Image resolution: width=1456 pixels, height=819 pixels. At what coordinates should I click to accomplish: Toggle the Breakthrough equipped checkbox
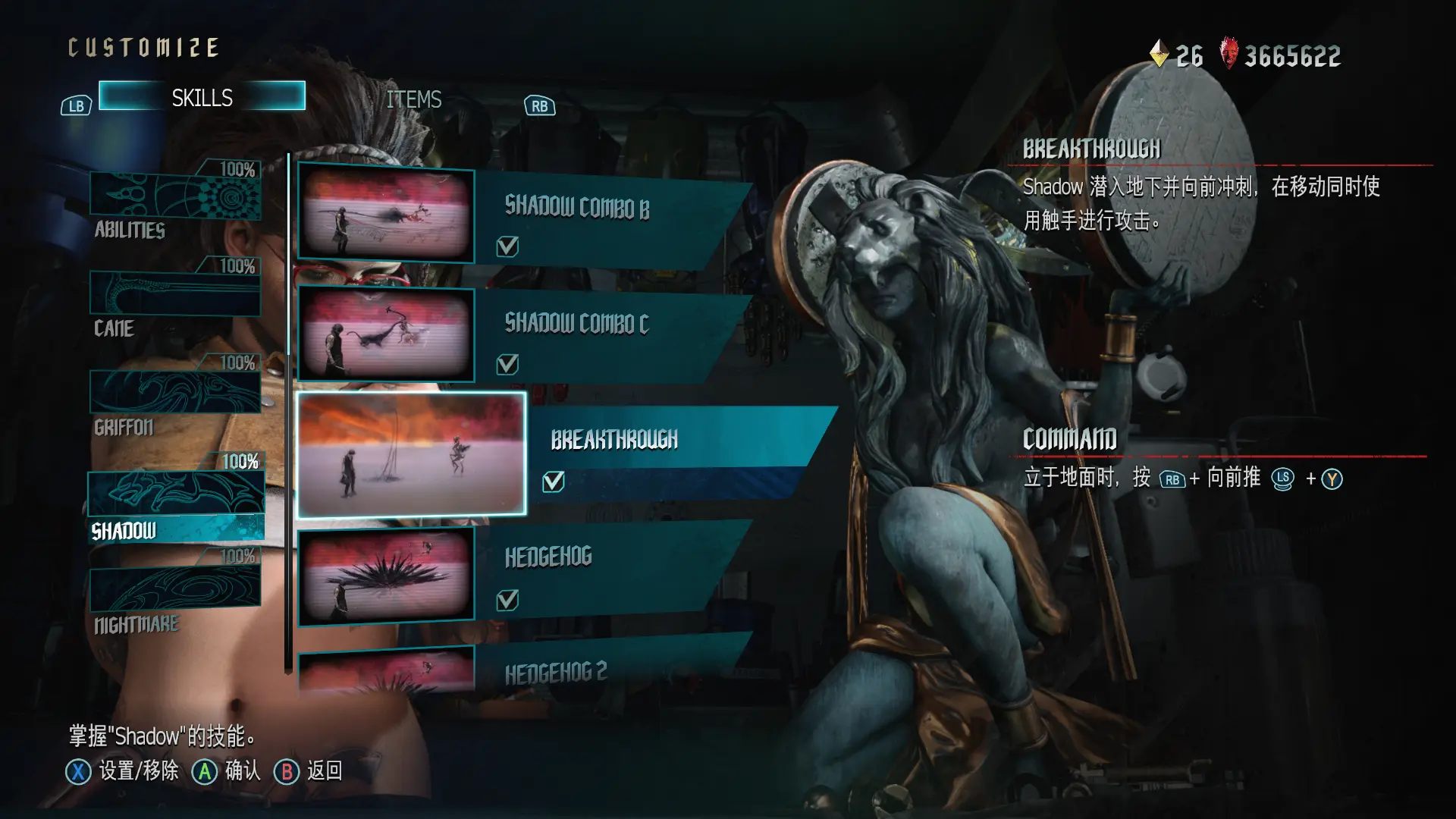(554, 482)
